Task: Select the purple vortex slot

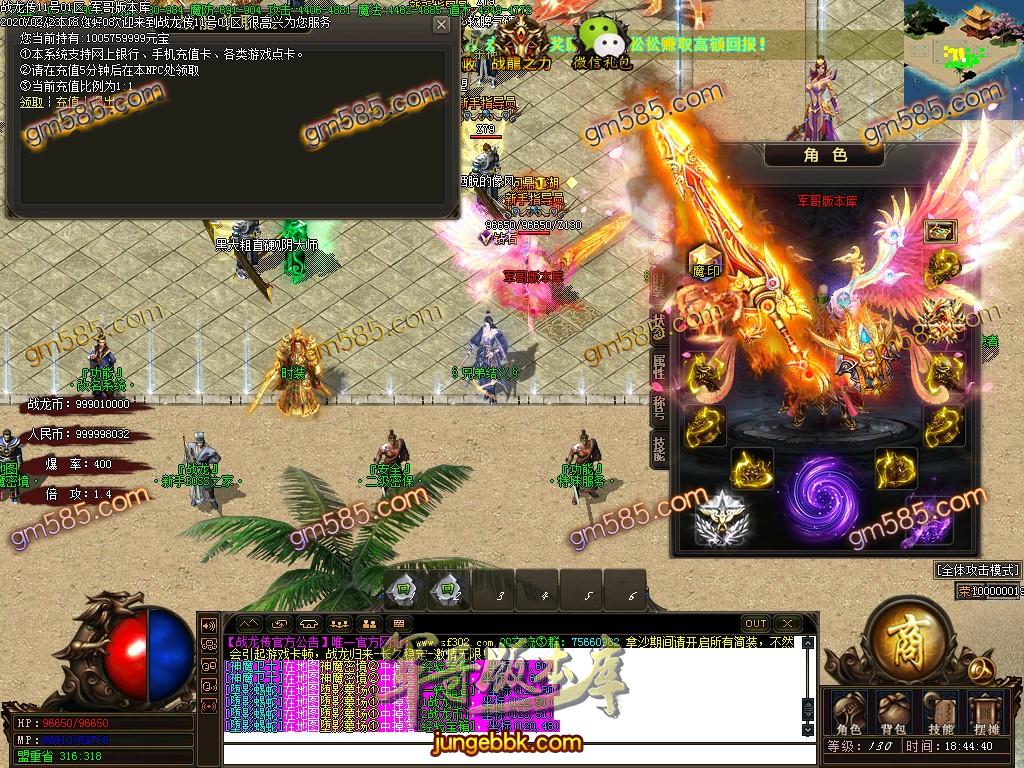Action: click(822, 492)
